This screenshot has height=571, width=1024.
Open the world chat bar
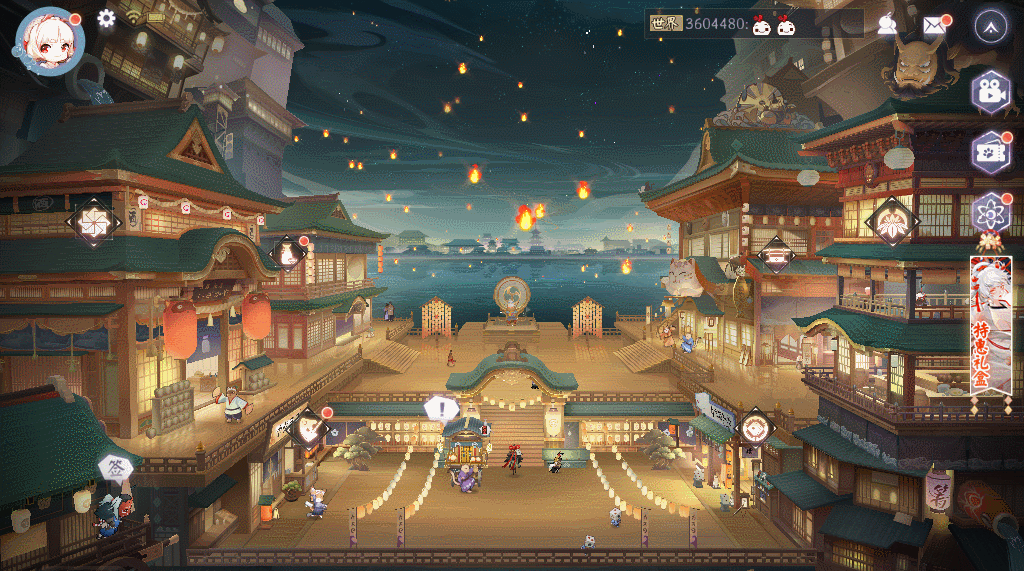coord(753,24)
